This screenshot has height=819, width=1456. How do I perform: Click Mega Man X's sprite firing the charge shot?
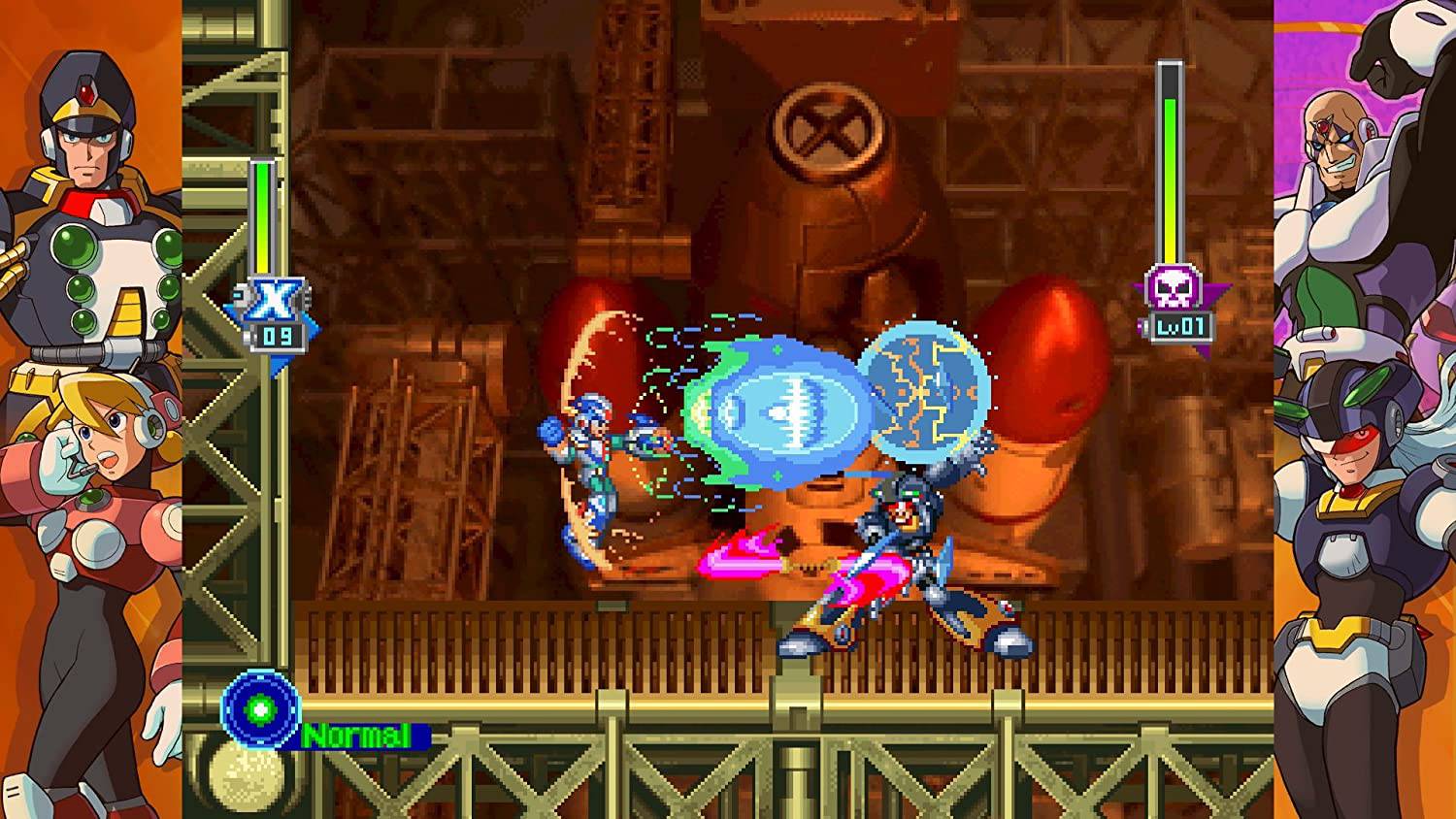pyautogui.click(x=592, y=456)
